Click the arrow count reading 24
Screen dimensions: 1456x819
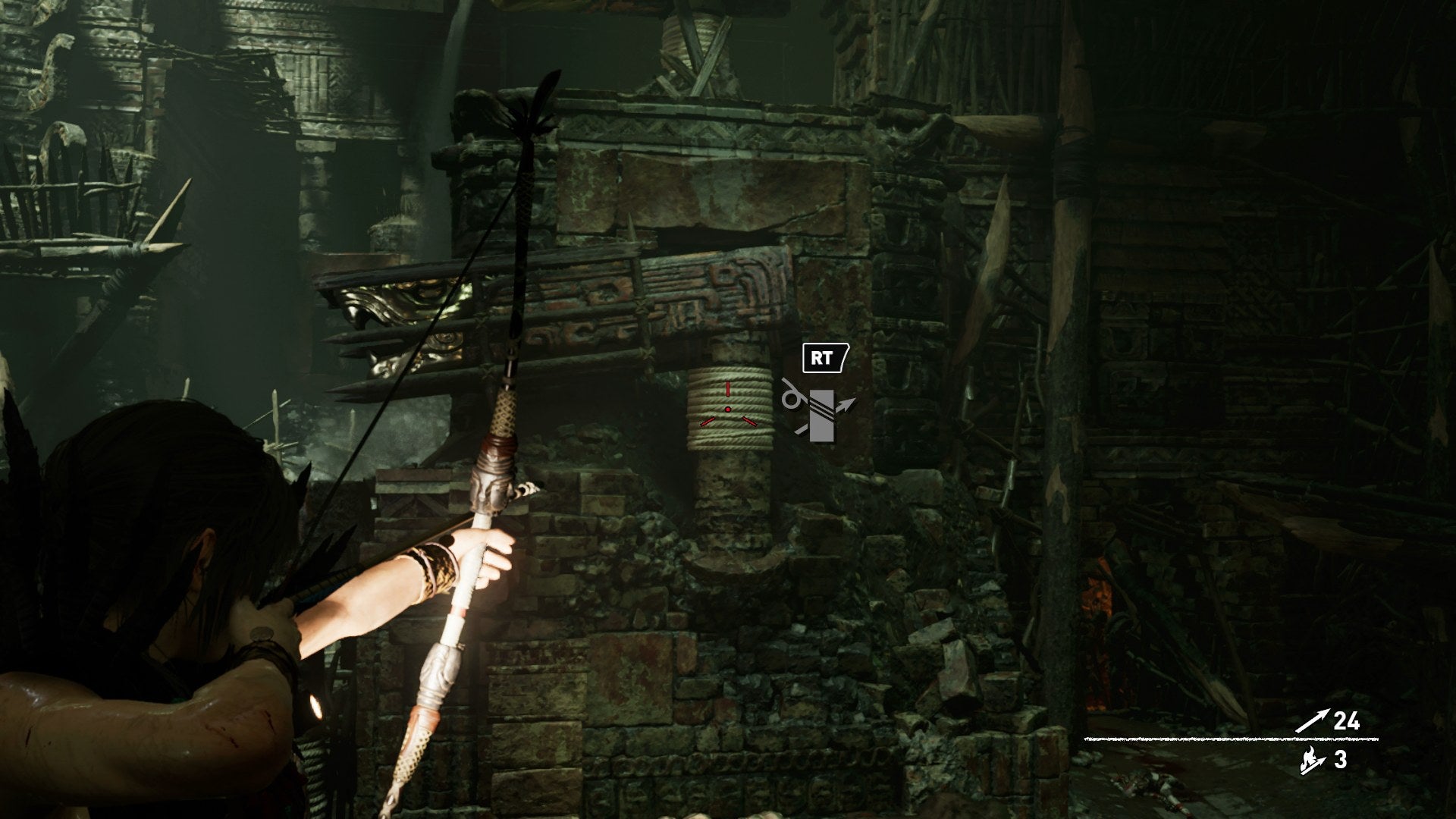click(1347, 720)
